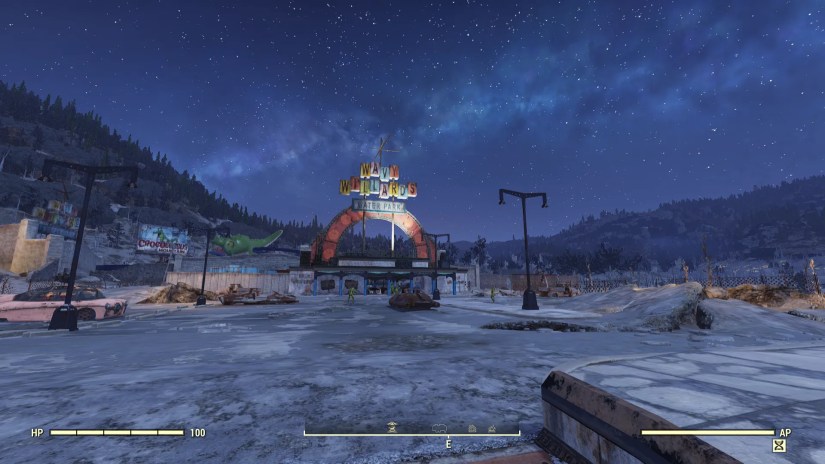Select the building marker on the compass

point(472,427)
